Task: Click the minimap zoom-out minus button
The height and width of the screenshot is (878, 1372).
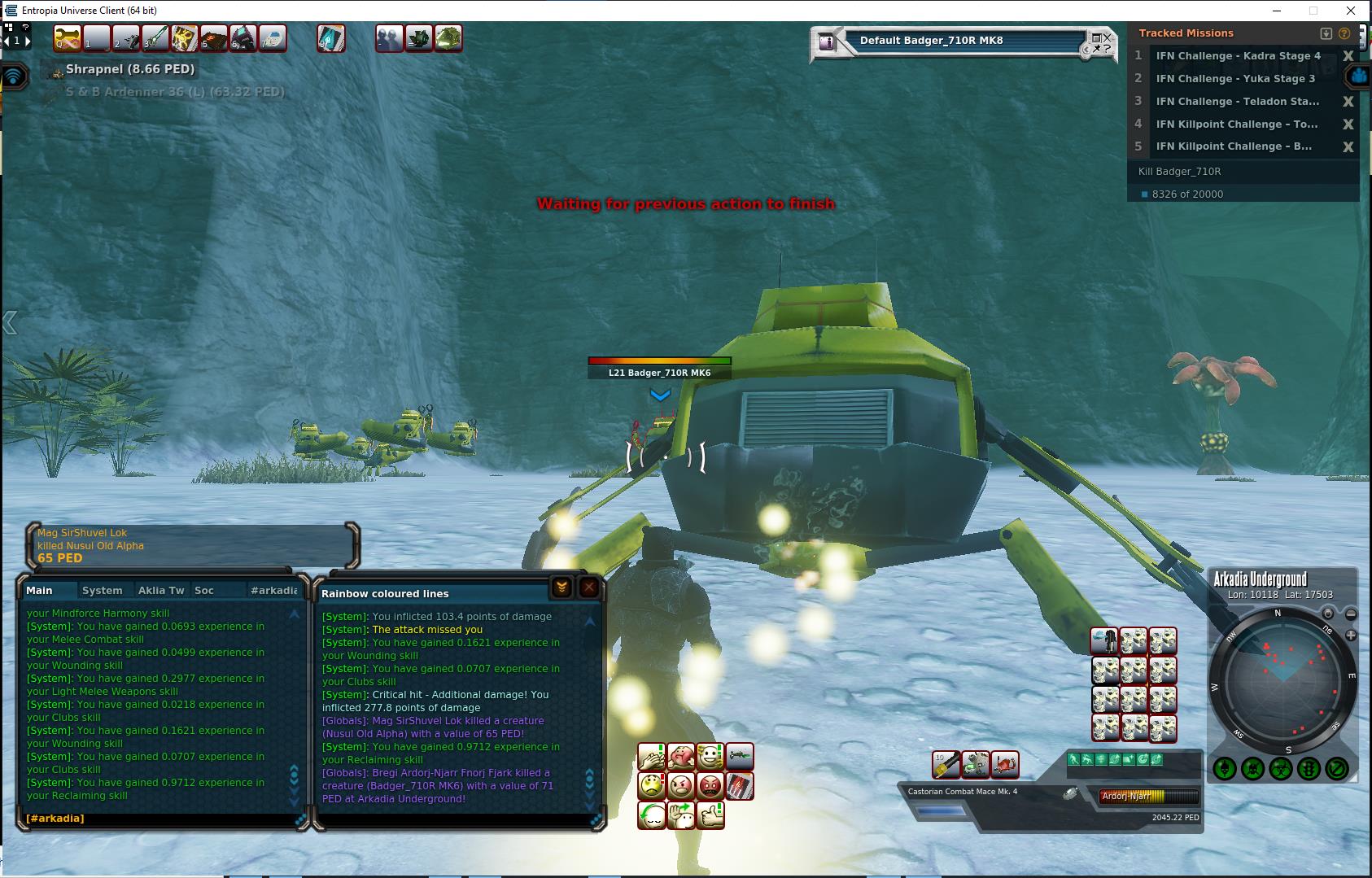Action: pos(1351,614)
